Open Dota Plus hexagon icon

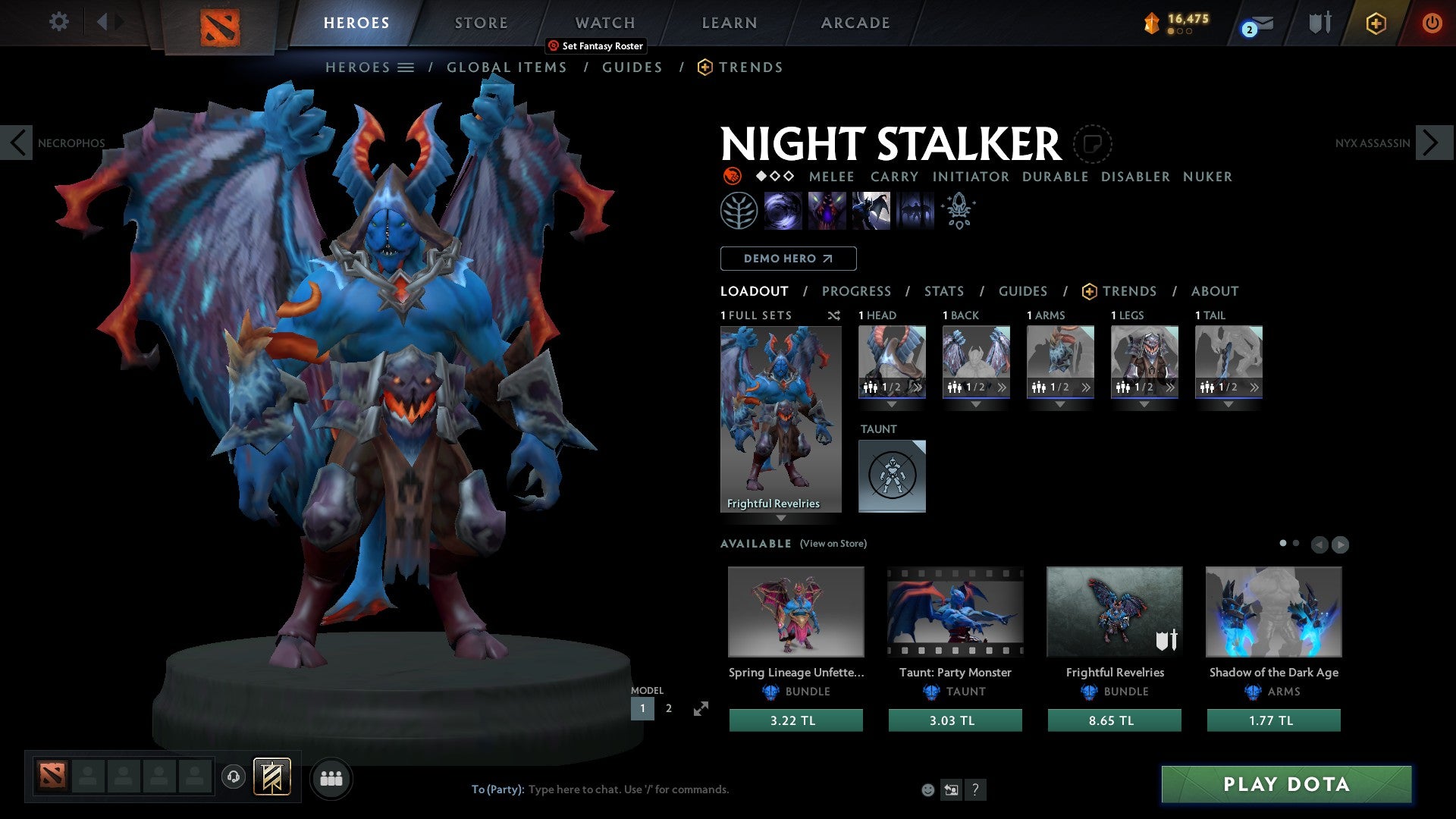(1376, 23)
